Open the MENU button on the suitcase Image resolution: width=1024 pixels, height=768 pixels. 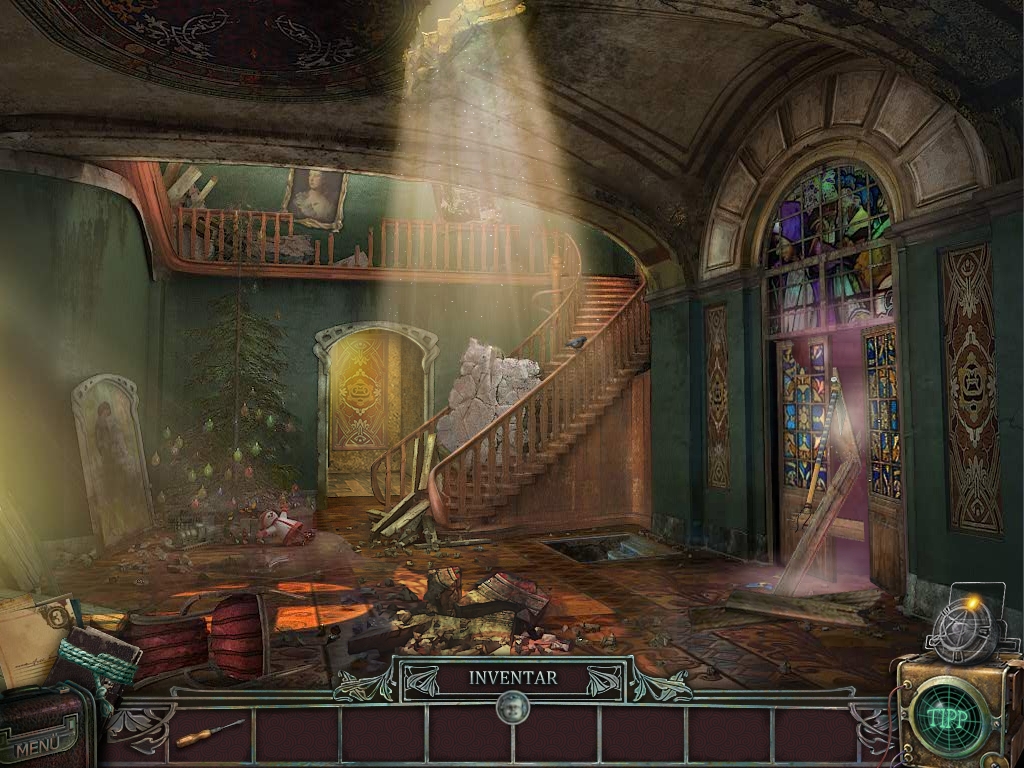[40, 744]
